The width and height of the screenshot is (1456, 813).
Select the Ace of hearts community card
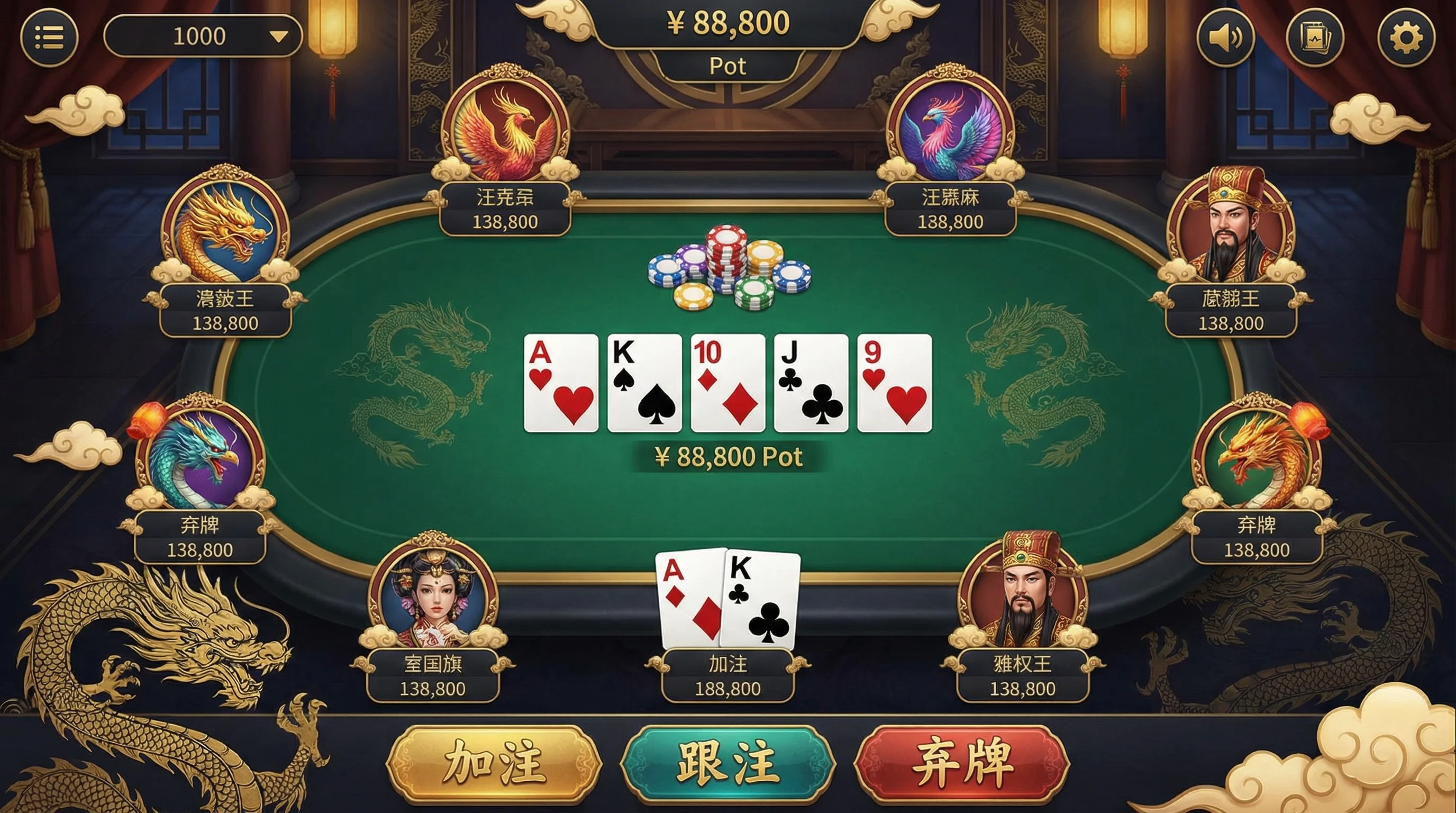click(x=561, y=383)
